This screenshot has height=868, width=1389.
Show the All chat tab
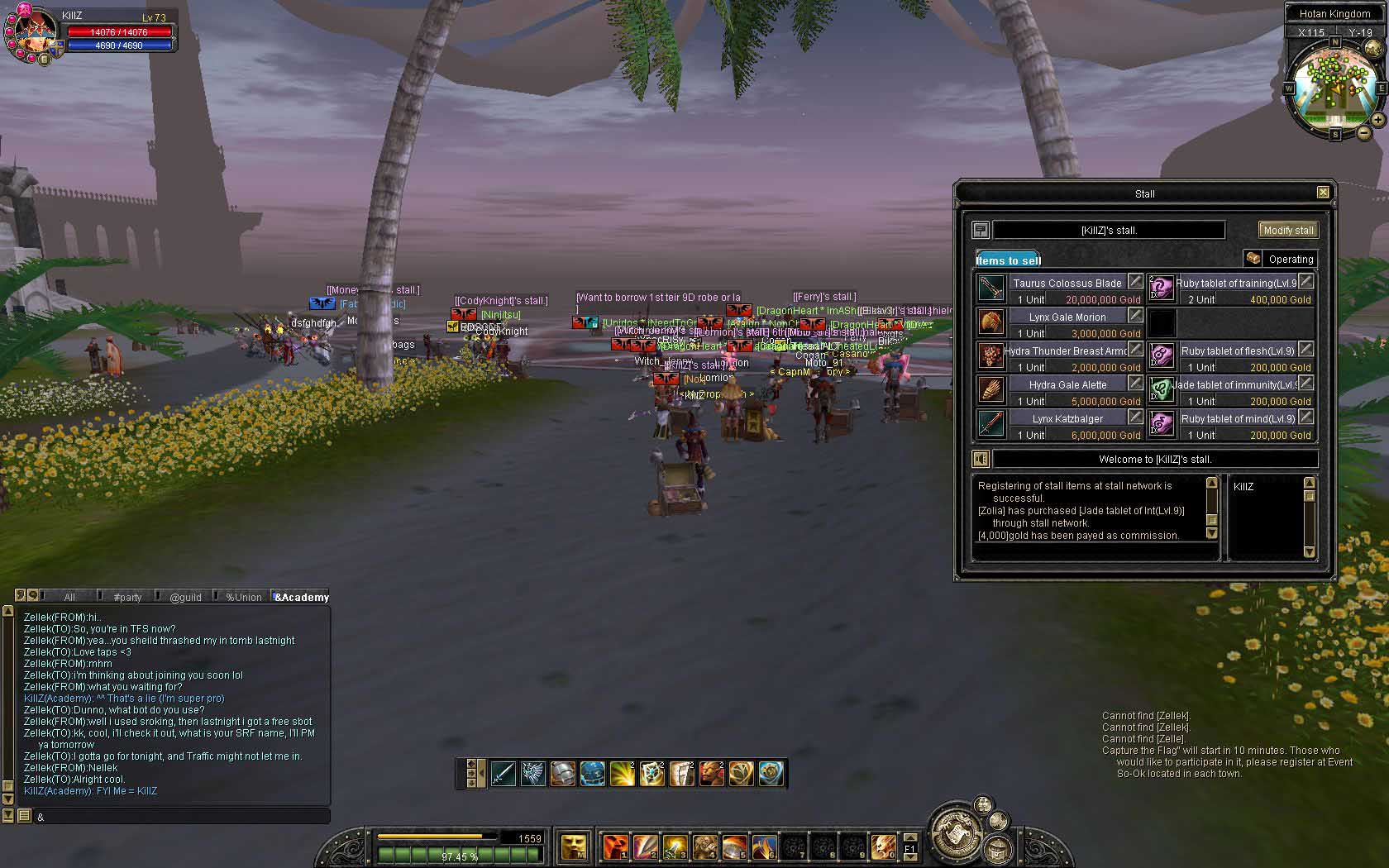69,597
